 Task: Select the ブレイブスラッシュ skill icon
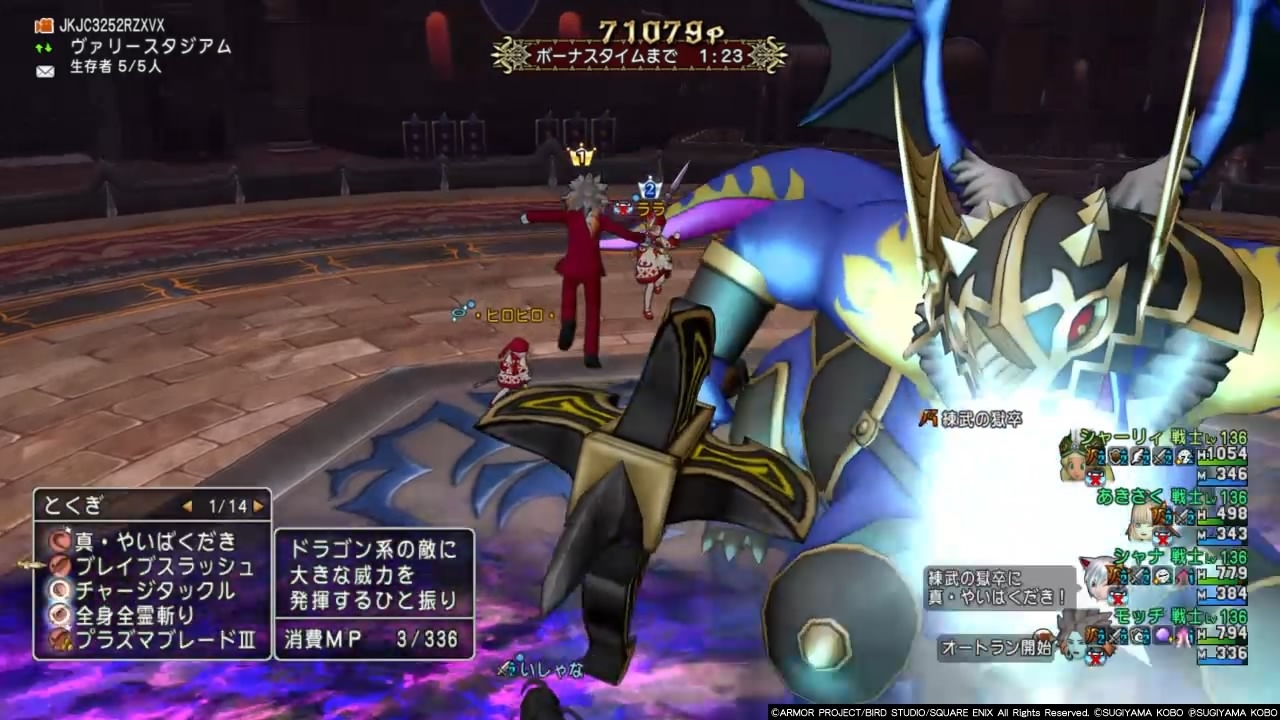[x=60, y=566]
